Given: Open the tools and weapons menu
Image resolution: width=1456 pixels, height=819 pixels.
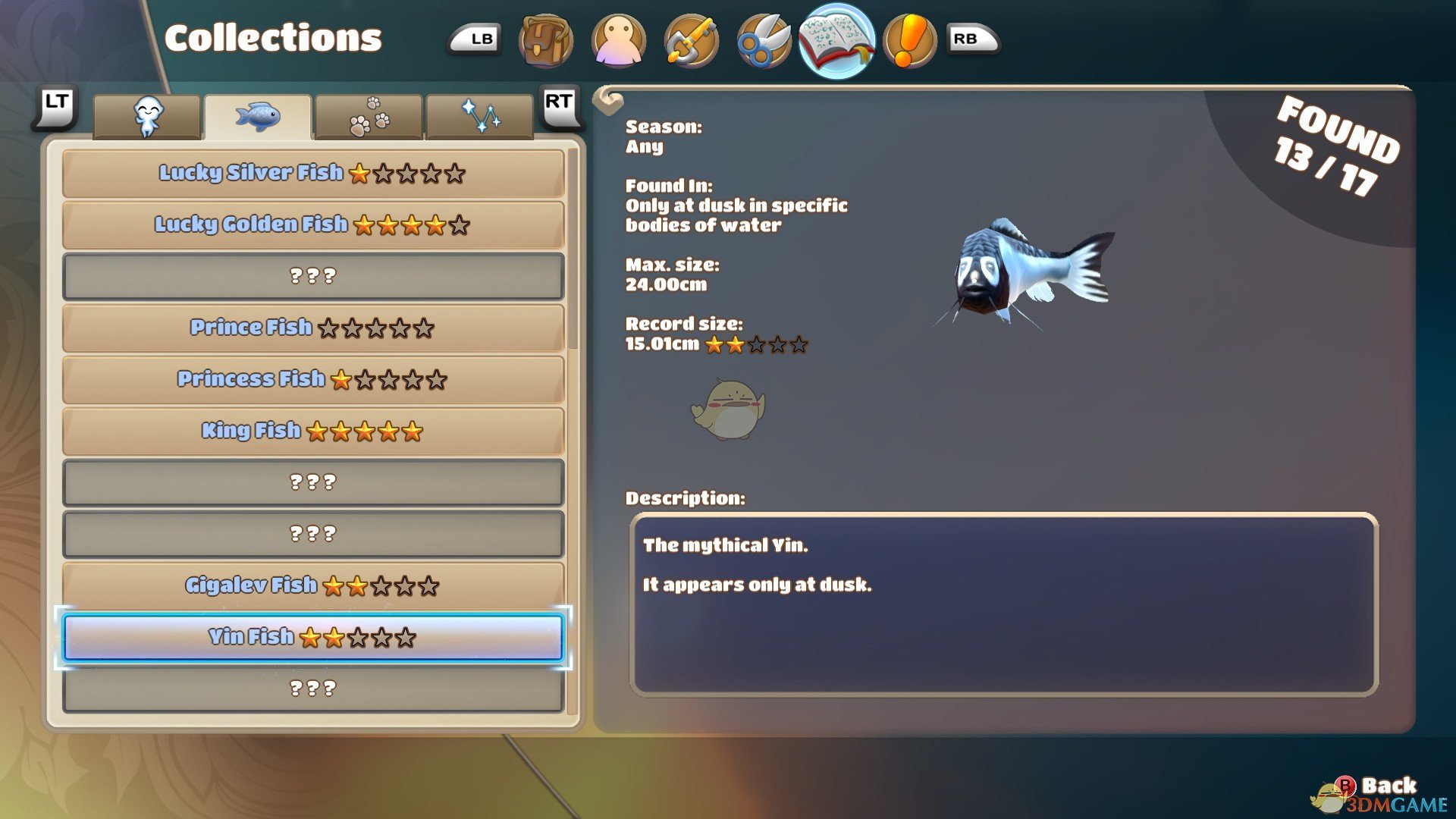Looking at the screenshot, I should [691, 40].
